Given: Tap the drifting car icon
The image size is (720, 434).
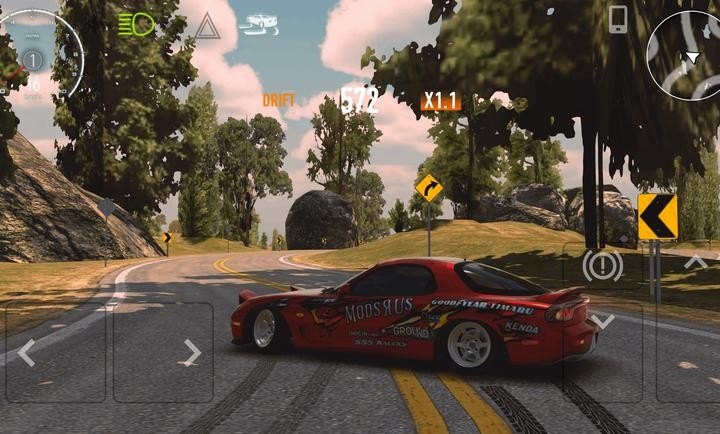Looking at the screenshot, I should coord(260,23).
